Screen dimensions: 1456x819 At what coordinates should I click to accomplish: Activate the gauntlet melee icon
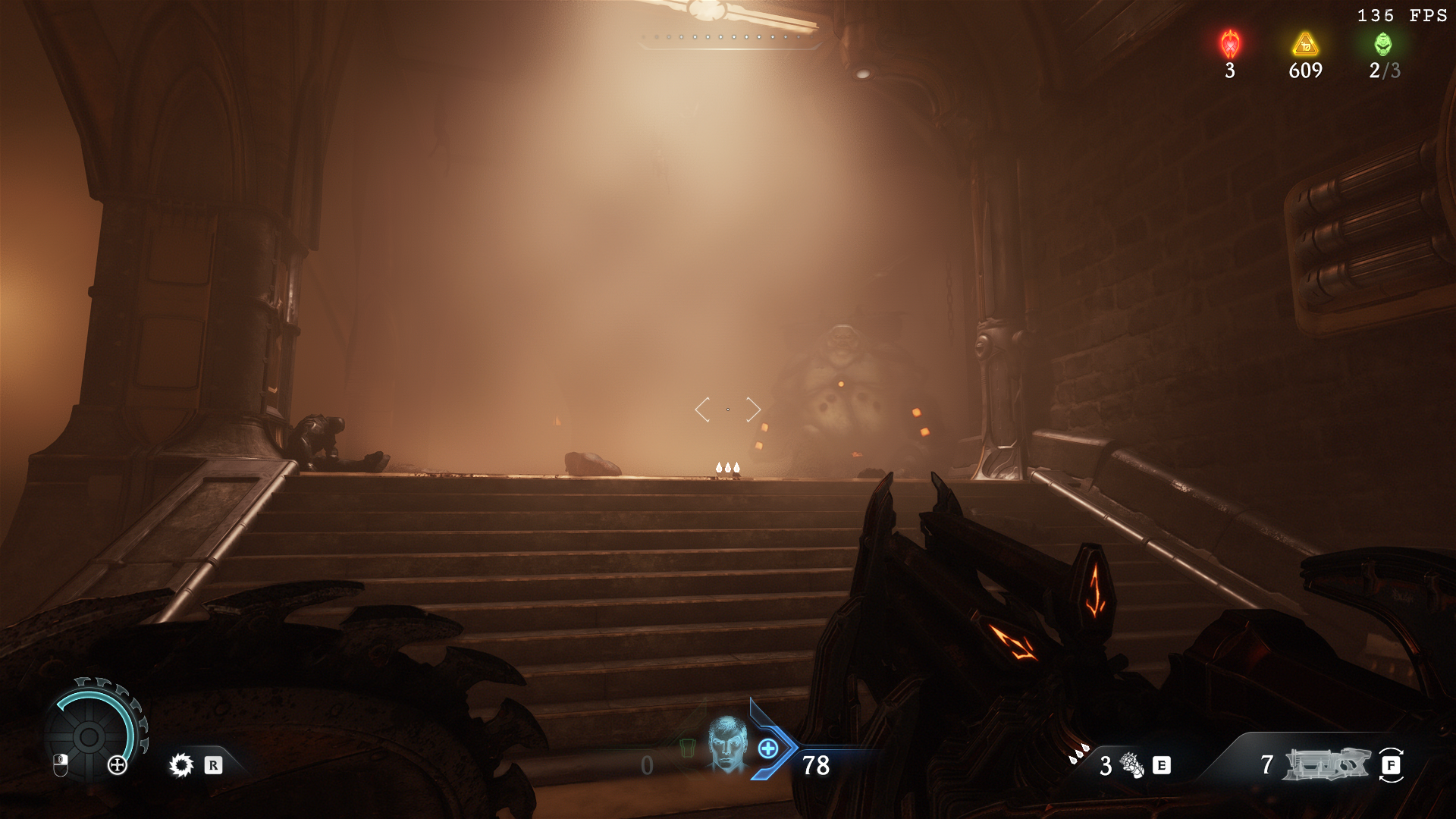[1132, 765]
